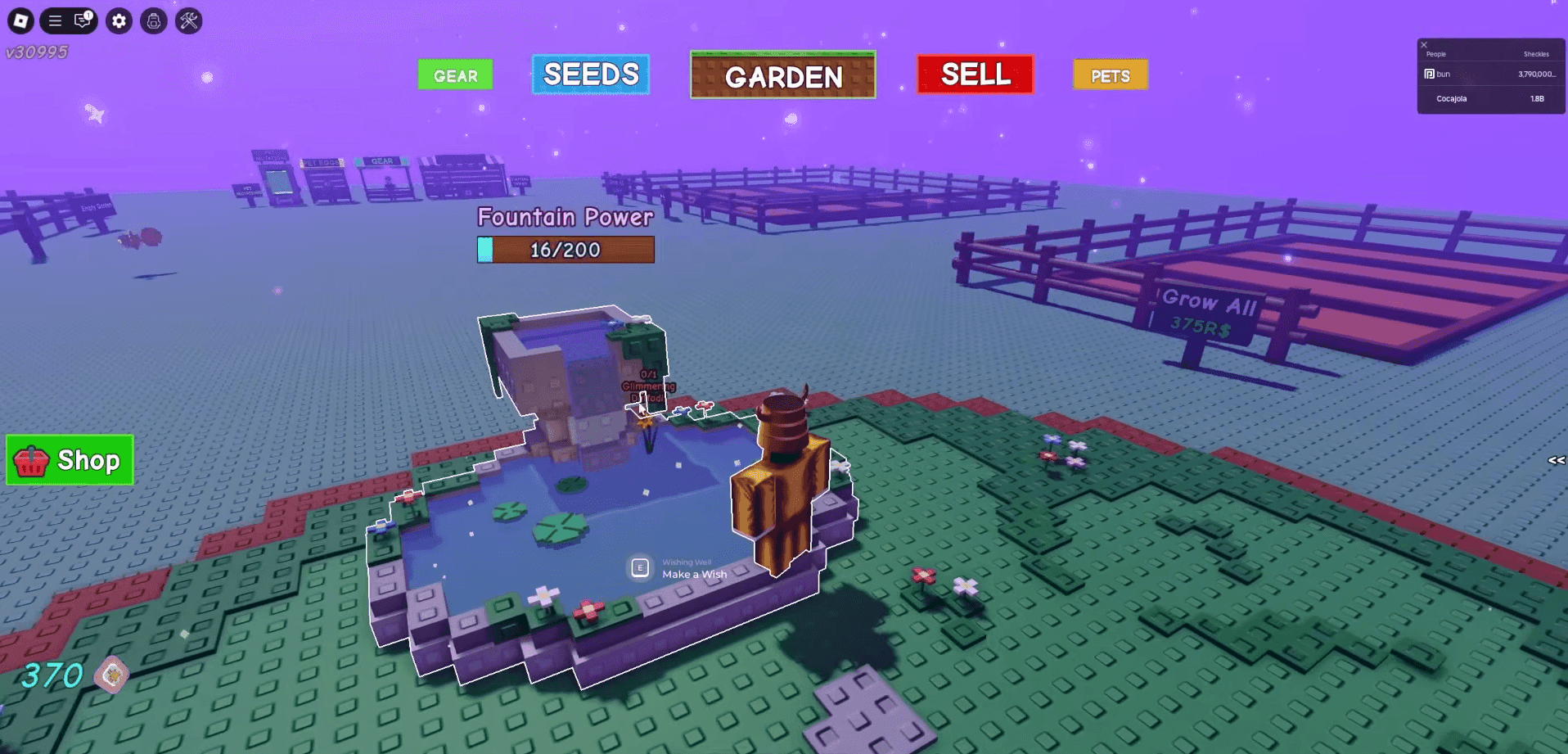Image resolution: width=1568 pixels, height=754 pixels.
Task: Open the backpack inventory icon
Action: coord(154,20)
